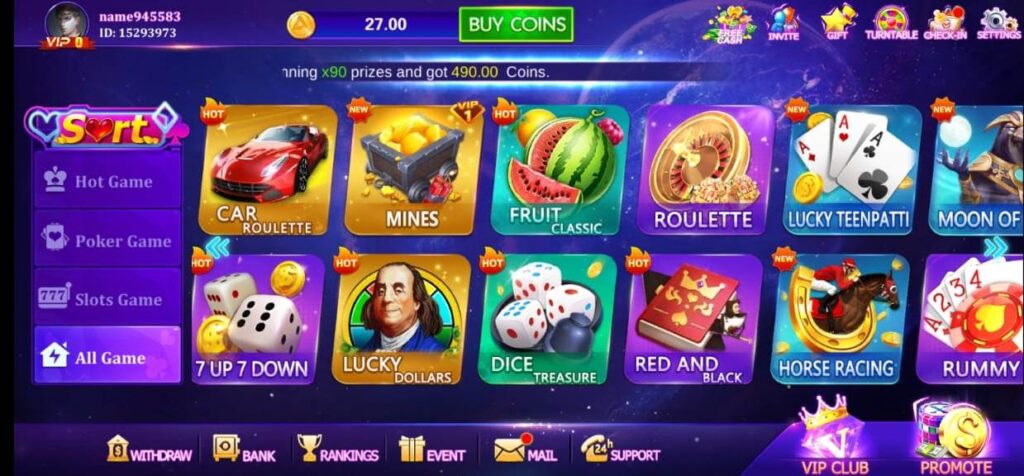Launch the Turntable wheel
This screenshot has width=1024, height=476.
890,22
